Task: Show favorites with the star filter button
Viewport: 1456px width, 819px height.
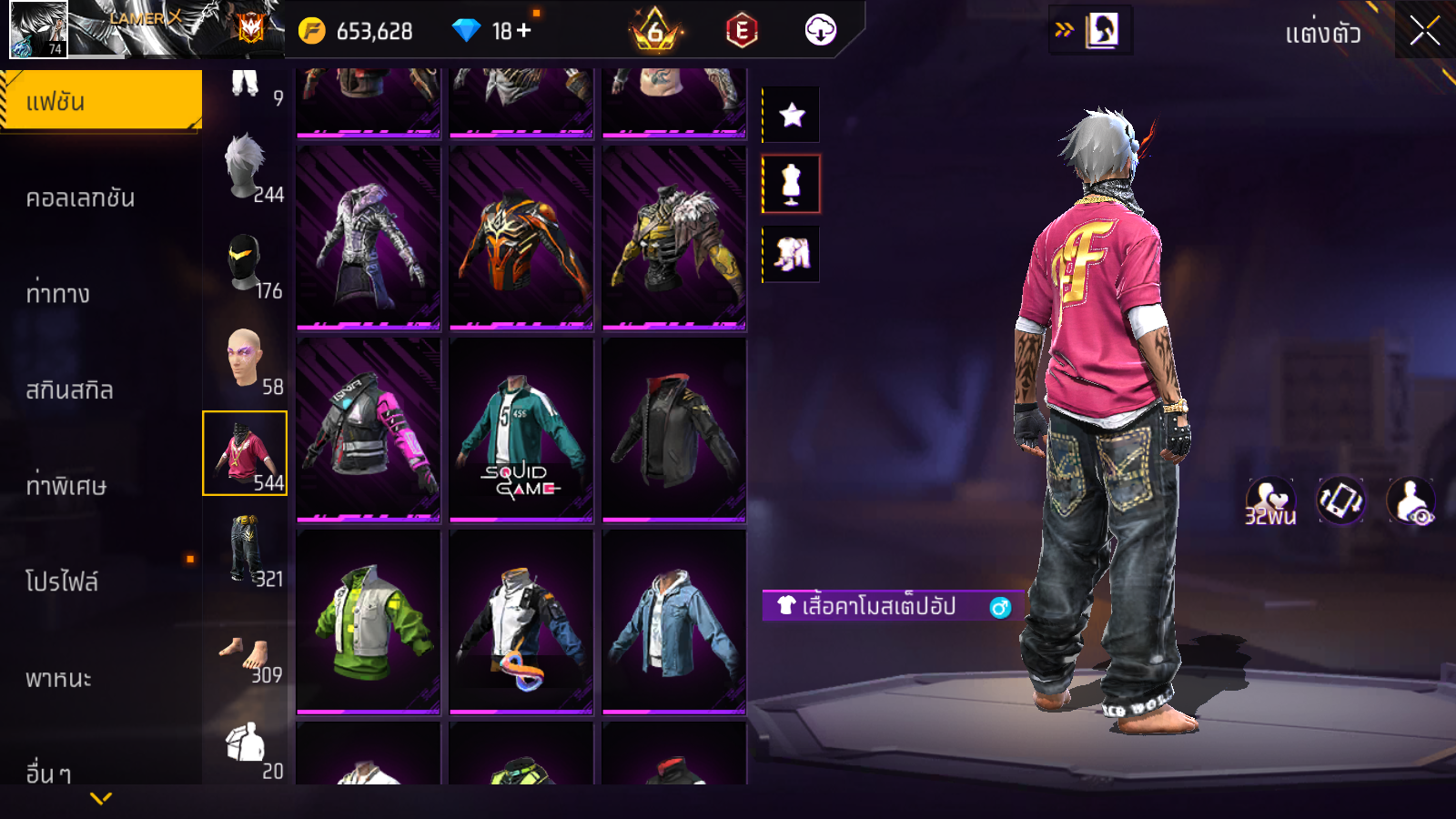Action: pyautogui.click(x=792, y=115)
